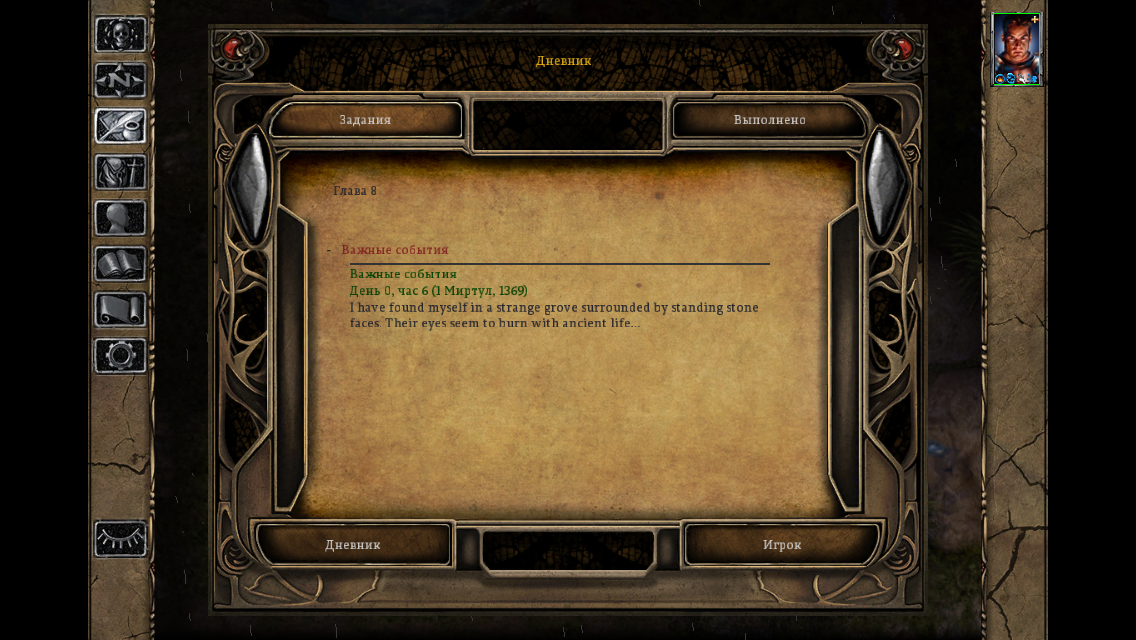Open options with the gear icon
Screen dimensions: 1136x640
[121, 356]
